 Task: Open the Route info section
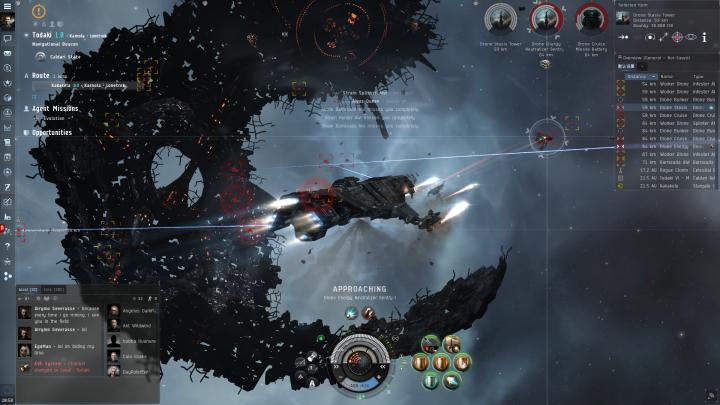point(42,75)
